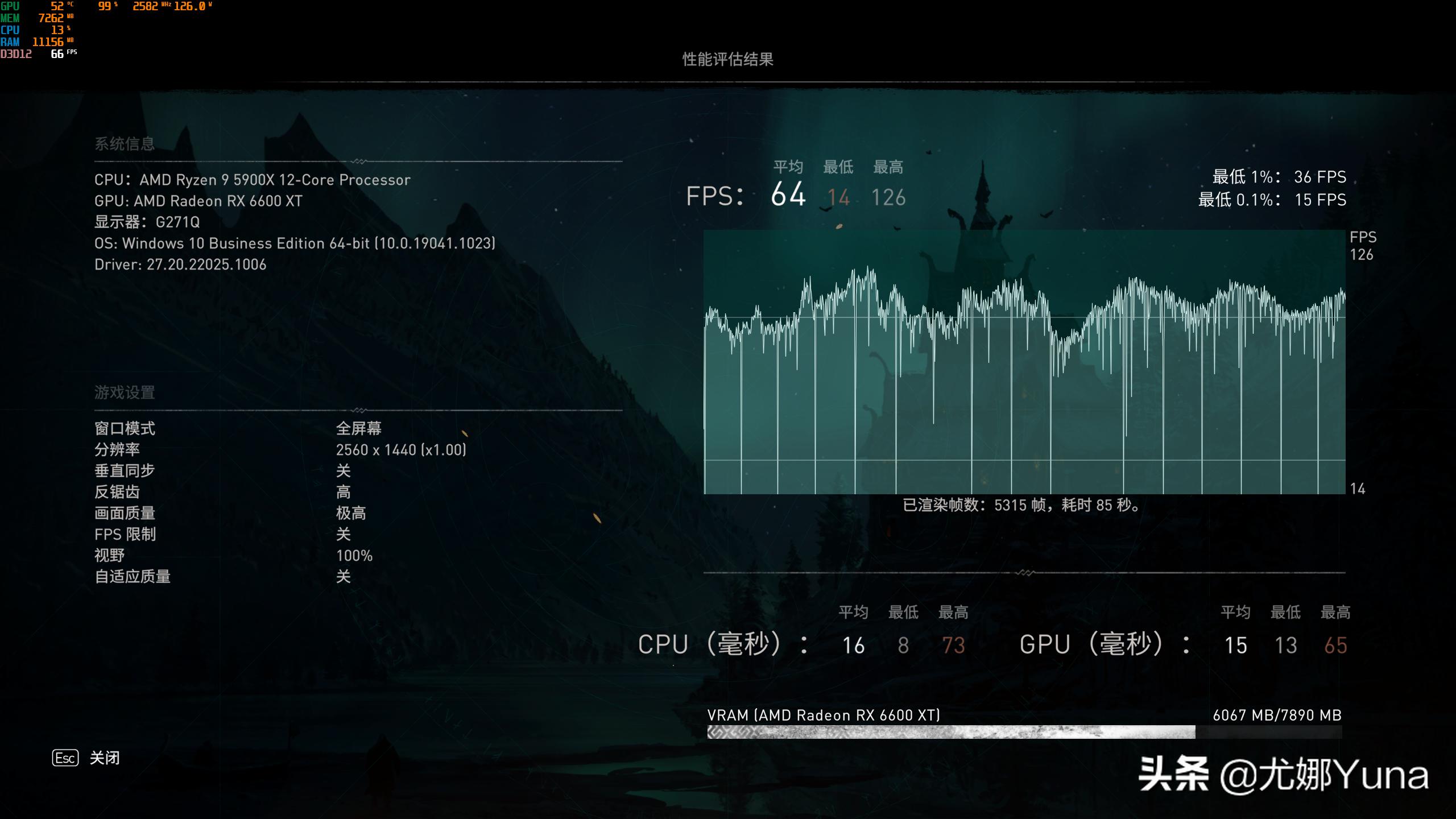Click the 性能评估结果 title text
Screen dimensions: 1456x819
coord(729,59)
